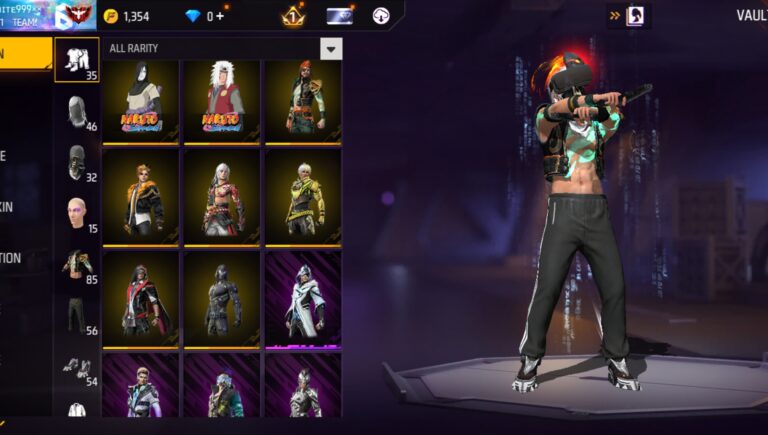
Task: Select the red-hooded black cloak outfit
Action: coord(141,298)
